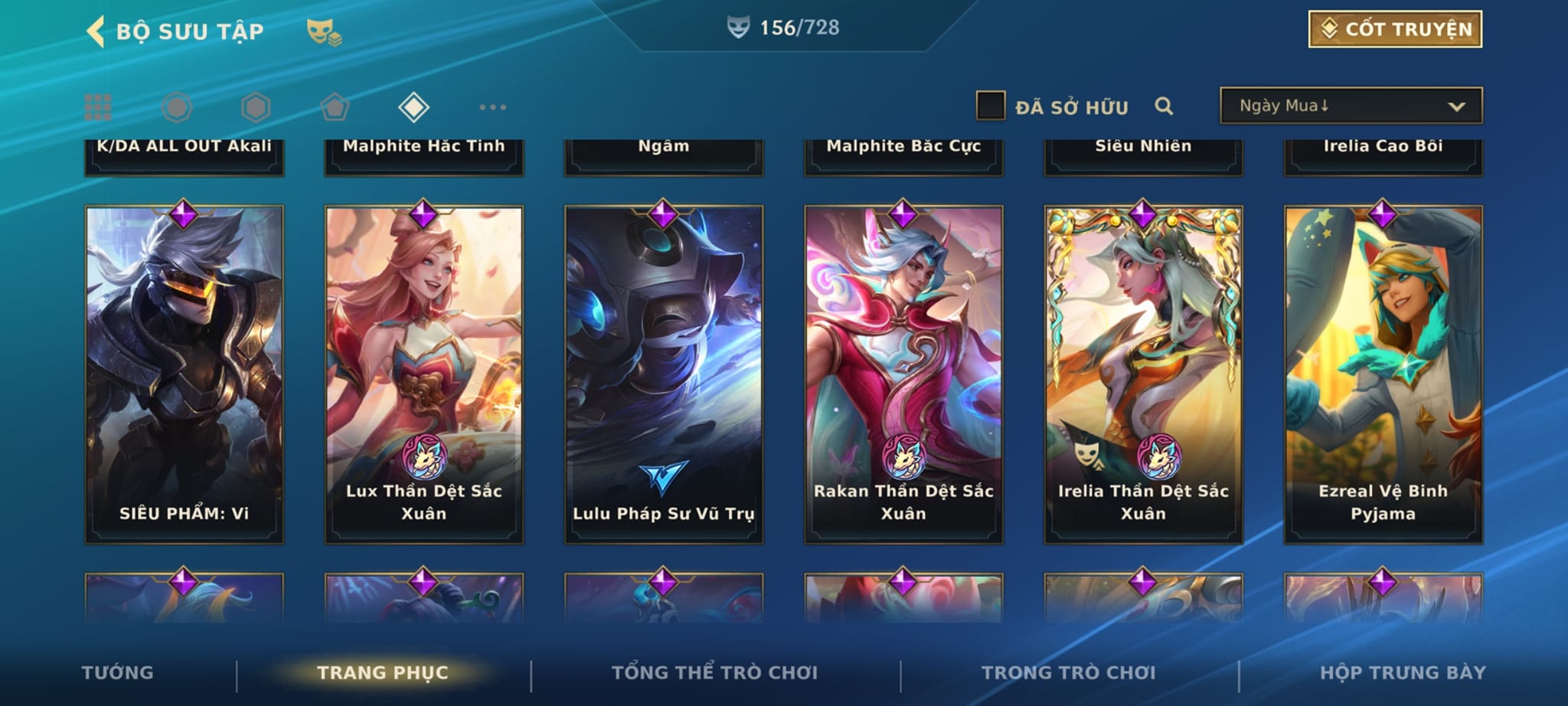Select the all-skins grid filter icon
Viewport: 1568px width, 706px height.
pyautogui.click(x=98, y=107)
